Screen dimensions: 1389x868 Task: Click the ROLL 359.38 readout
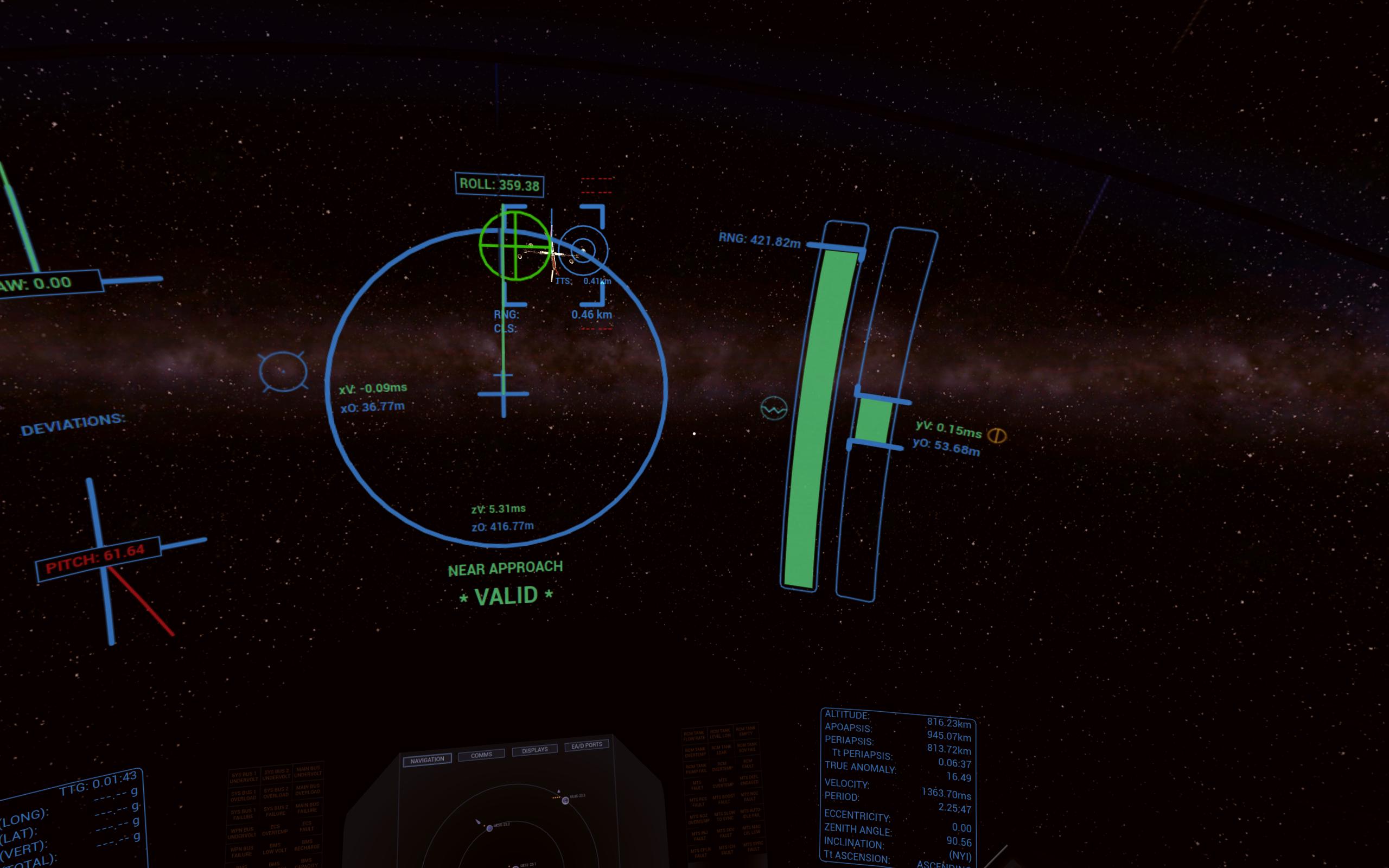[x=499, y=184]
